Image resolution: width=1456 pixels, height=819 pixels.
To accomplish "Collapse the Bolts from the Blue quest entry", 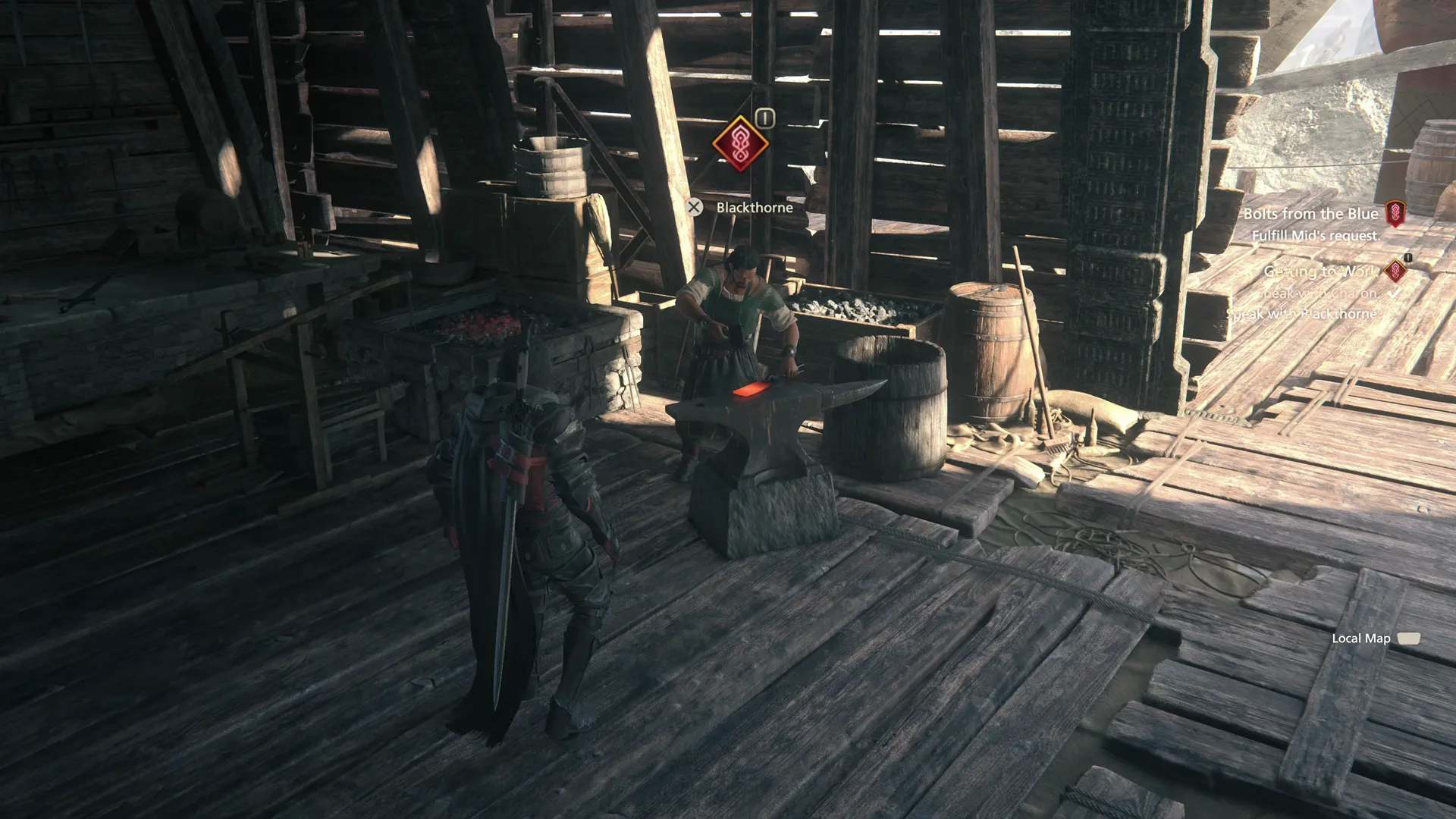I will tap(1311, 214).
